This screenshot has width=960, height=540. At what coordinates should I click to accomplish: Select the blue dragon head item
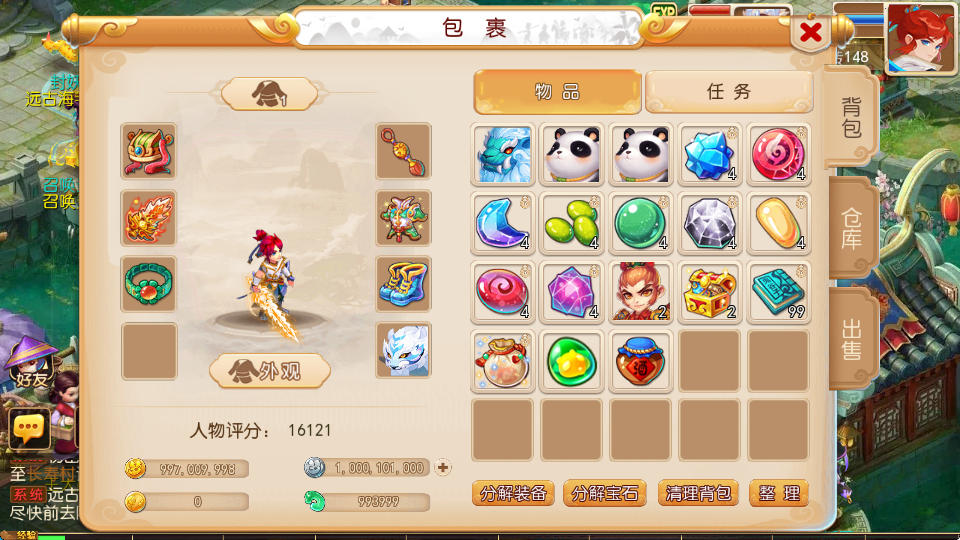pyautogui.click(x=503, y=153)
